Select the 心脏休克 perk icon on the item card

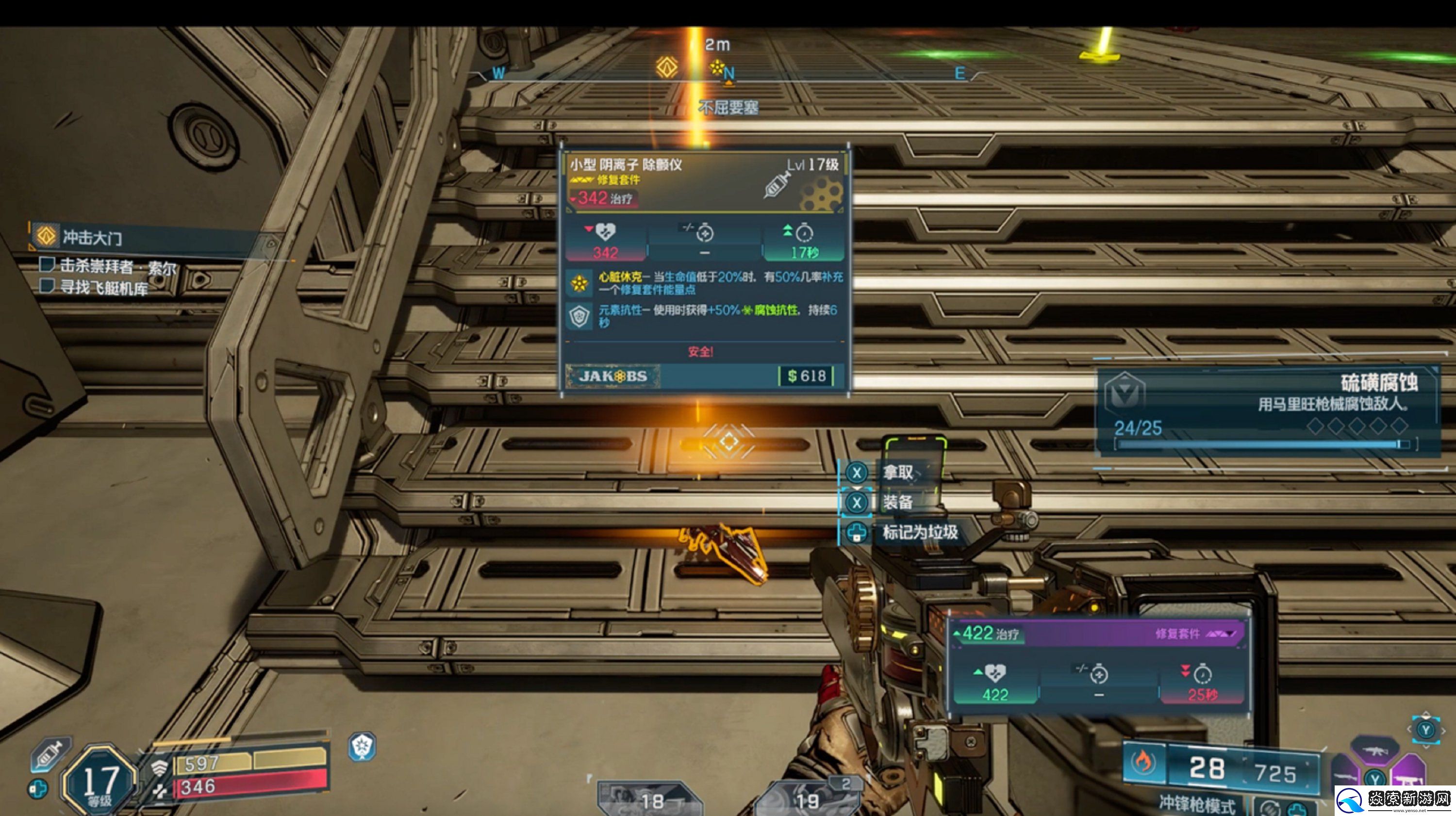pyautogui.click(x=579, y=283)
